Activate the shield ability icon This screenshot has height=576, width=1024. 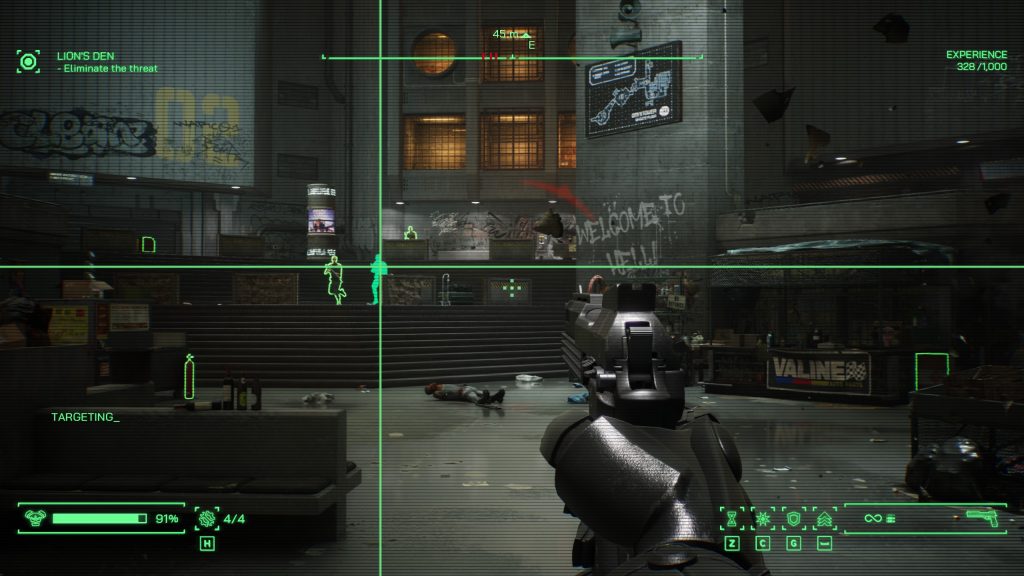794,519
